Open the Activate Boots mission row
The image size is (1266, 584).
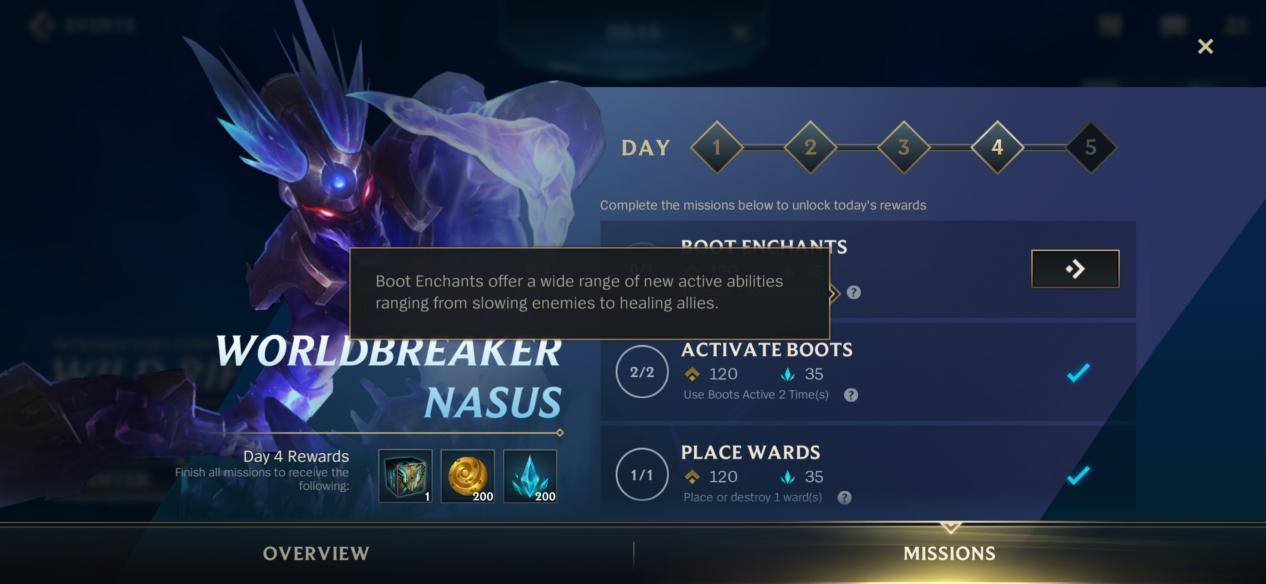point(867,372)
